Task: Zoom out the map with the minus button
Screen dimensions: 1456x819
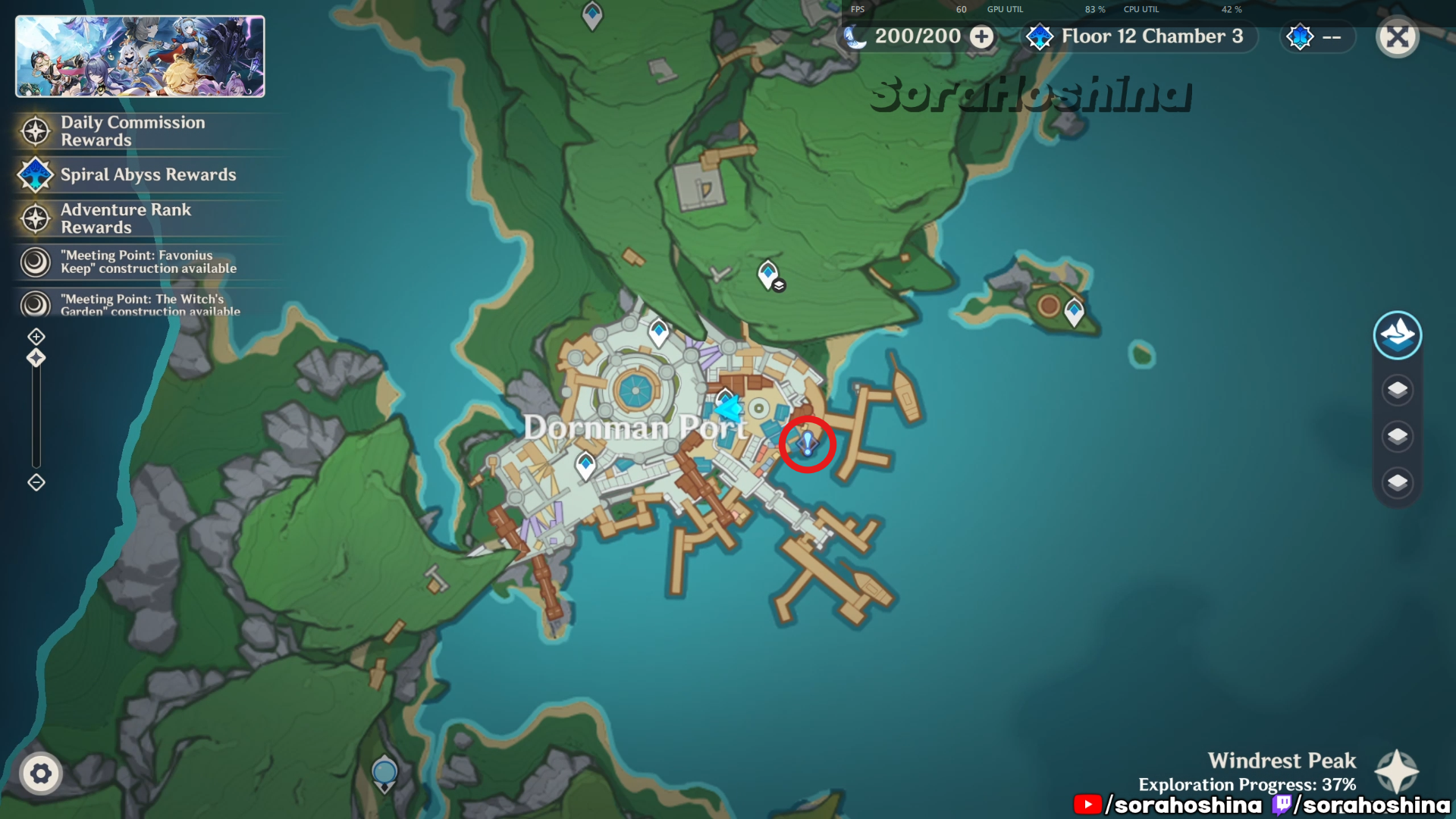Action: tap(36, 482)
